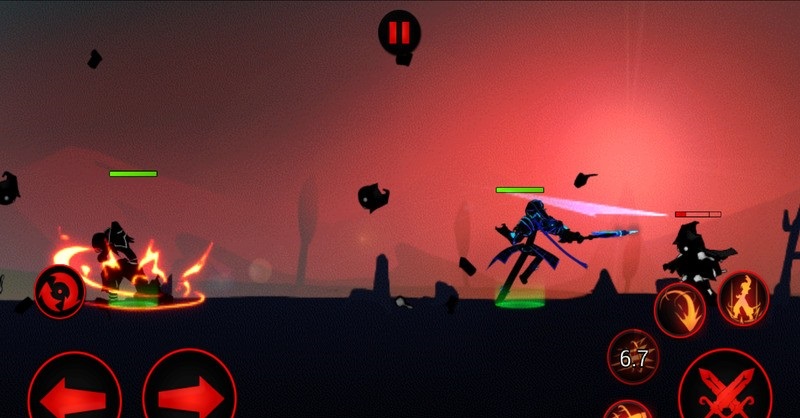Activate the red swirl special ability
The height and width of the screenshot is (418, 800).
tap(60, 292)
